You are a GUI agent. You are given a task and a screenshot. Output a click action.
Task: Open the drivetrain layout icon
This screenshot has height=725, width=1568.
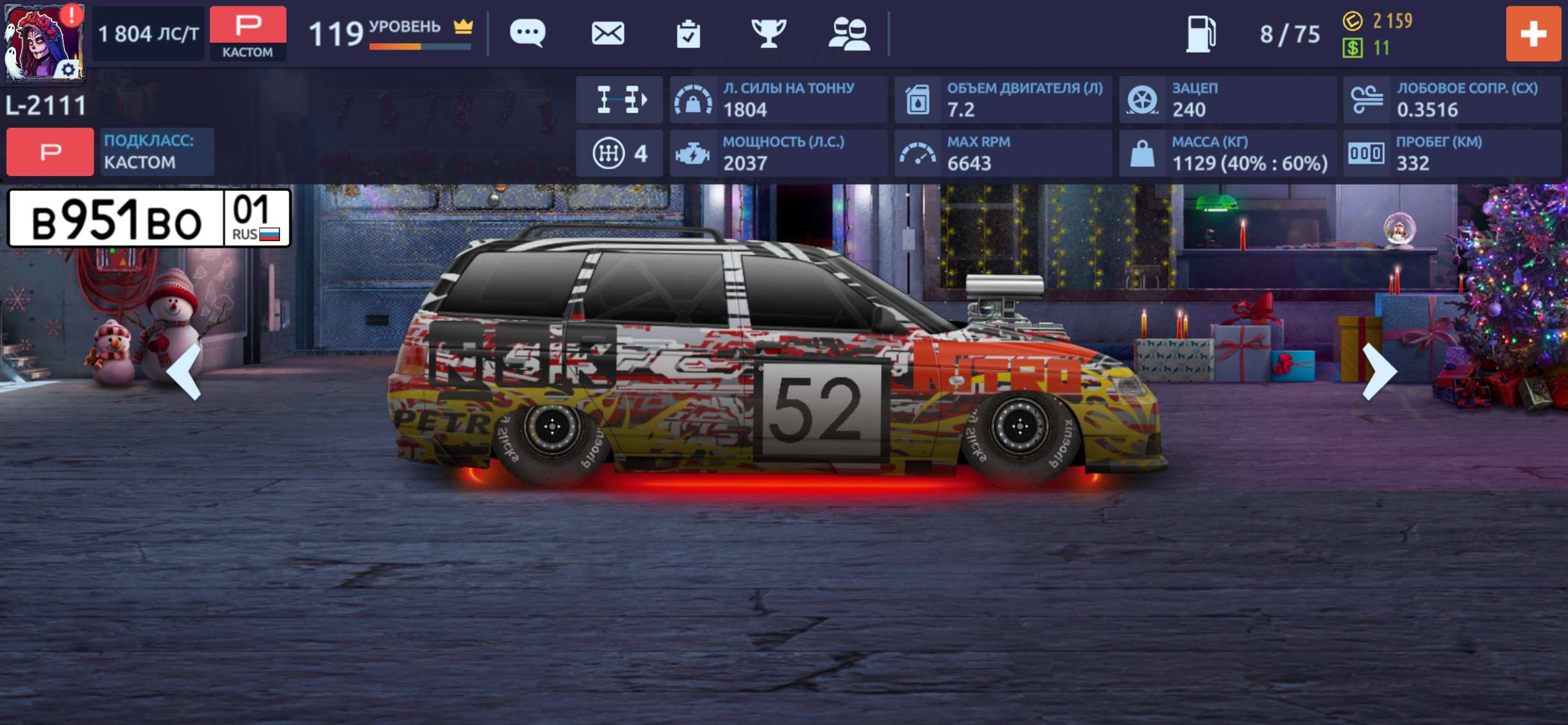[619, 99]
